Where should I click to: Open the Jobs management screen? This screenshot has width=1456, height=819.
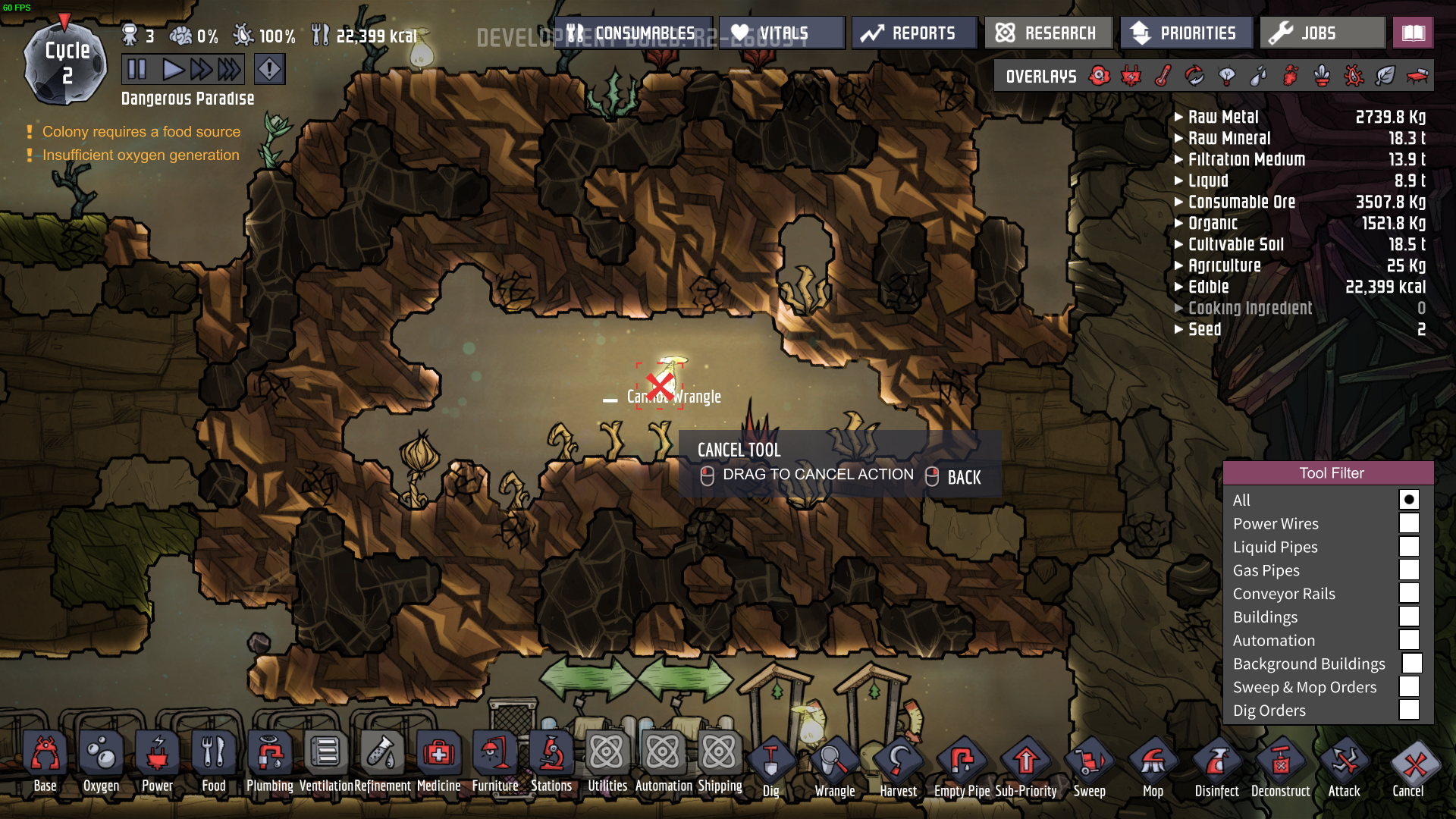point(1322,33)
